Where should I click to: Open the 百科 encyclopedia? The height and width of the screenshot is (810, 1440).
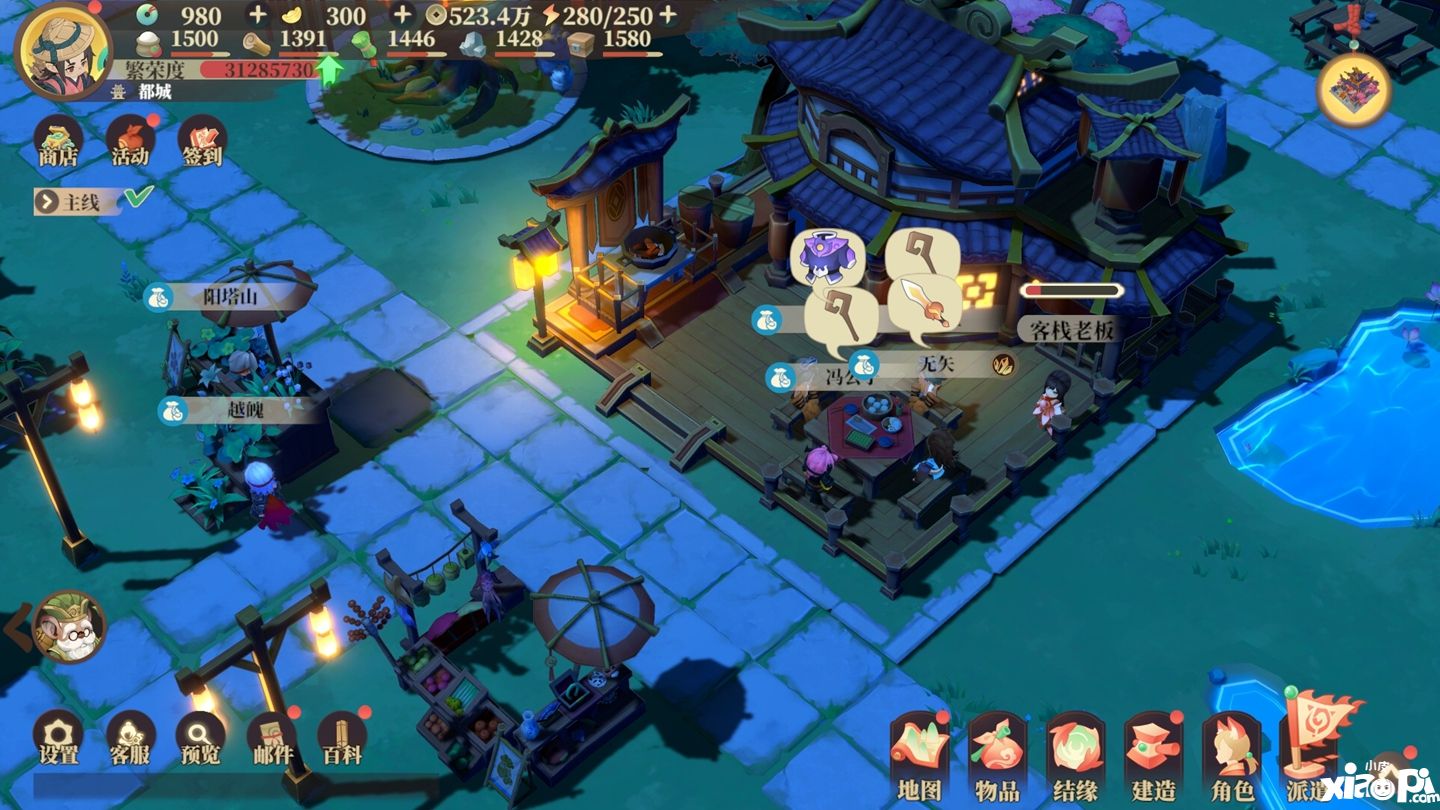(x=342, y=738)
